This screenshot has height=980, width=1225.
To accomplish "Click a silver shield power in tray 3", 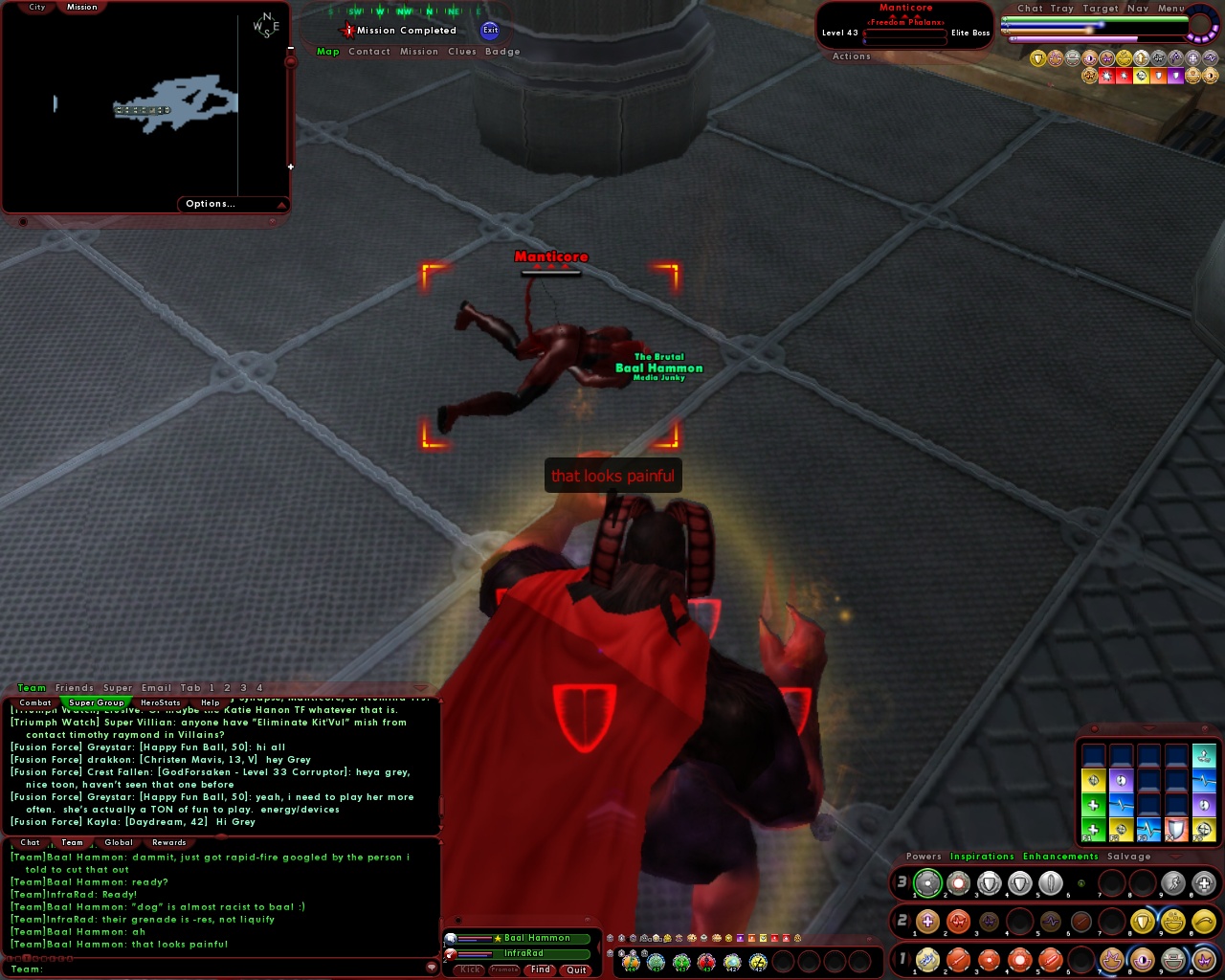I will pyautogui.click(x=989, y=883).
